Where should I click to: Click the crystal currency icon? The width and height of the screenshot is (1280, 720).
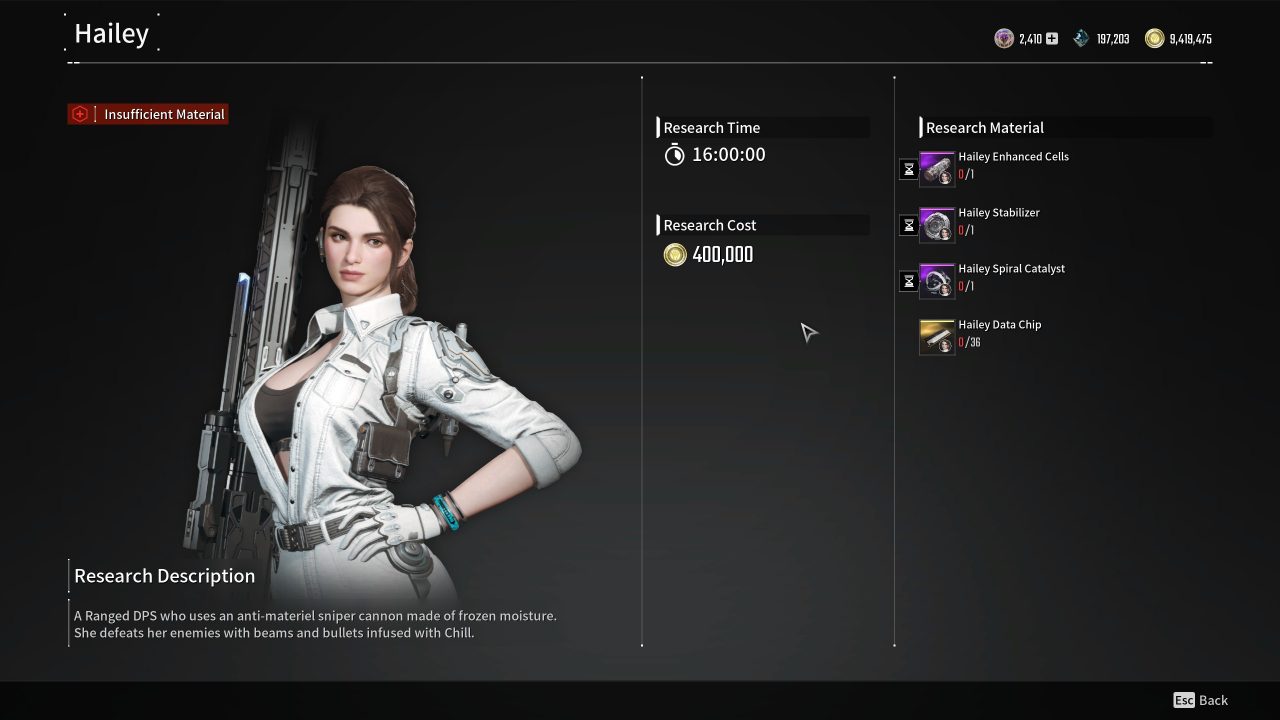(x=1079, y=38)
